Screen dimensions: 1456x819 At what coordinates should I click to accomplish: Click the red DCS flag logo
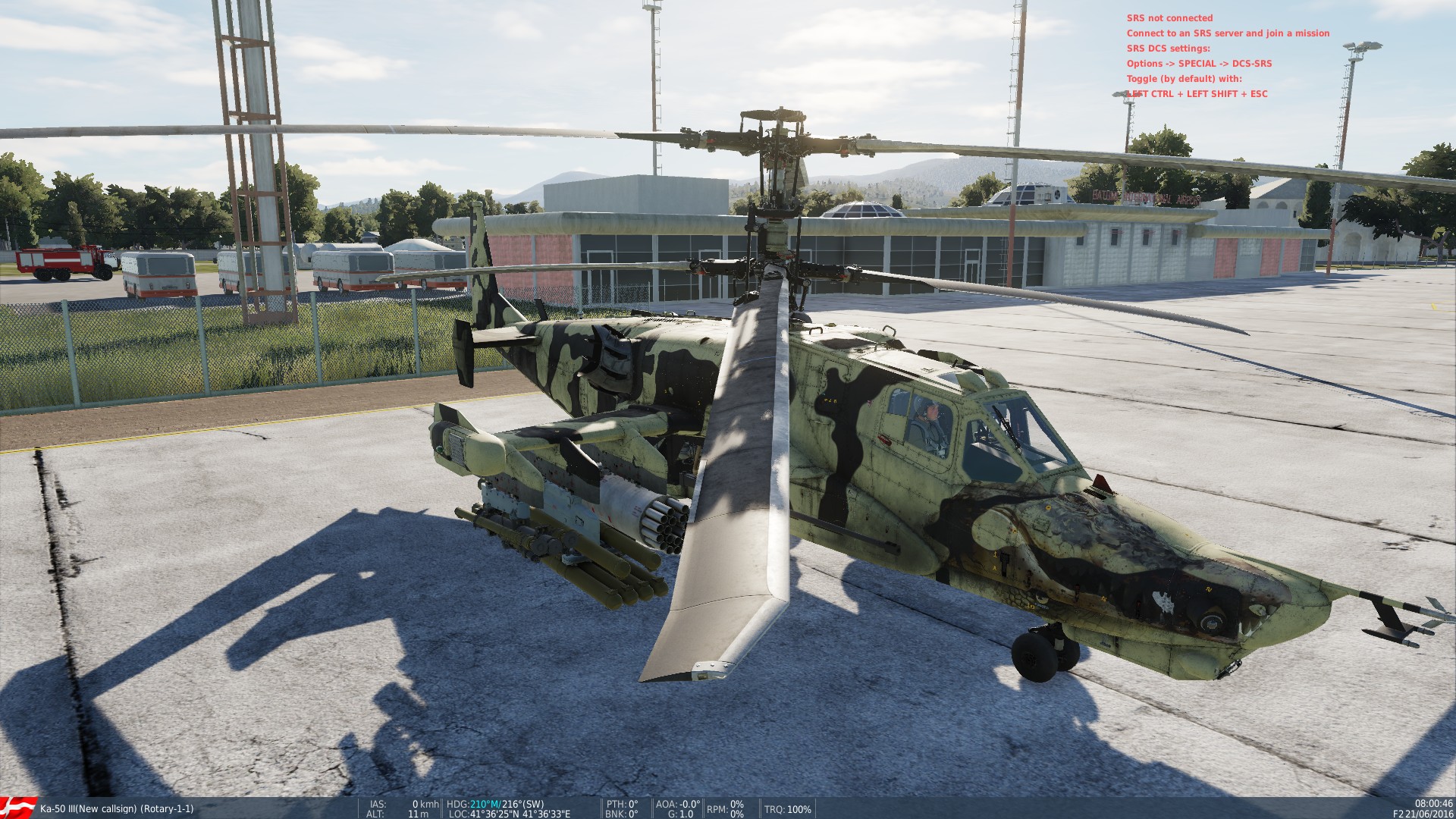pos(15,808)
